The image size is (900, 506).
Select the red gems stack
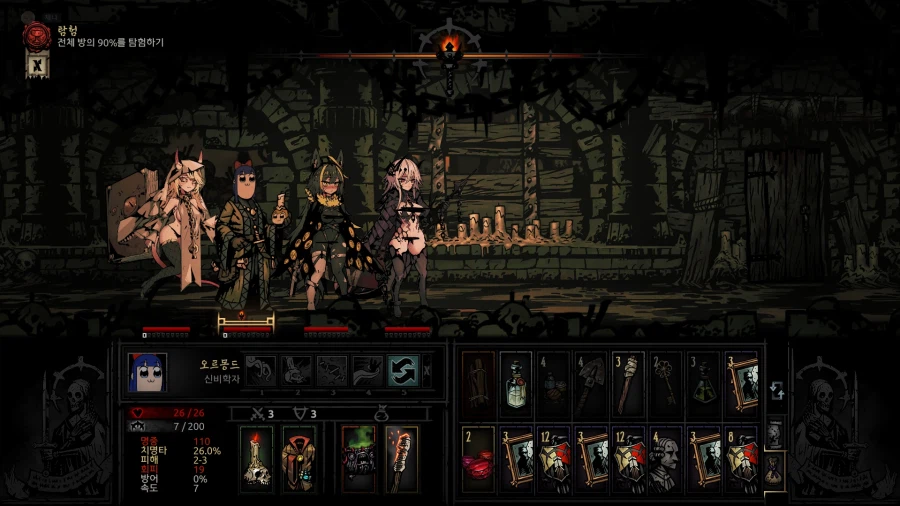pyautogui.click(x=478, y=458)
